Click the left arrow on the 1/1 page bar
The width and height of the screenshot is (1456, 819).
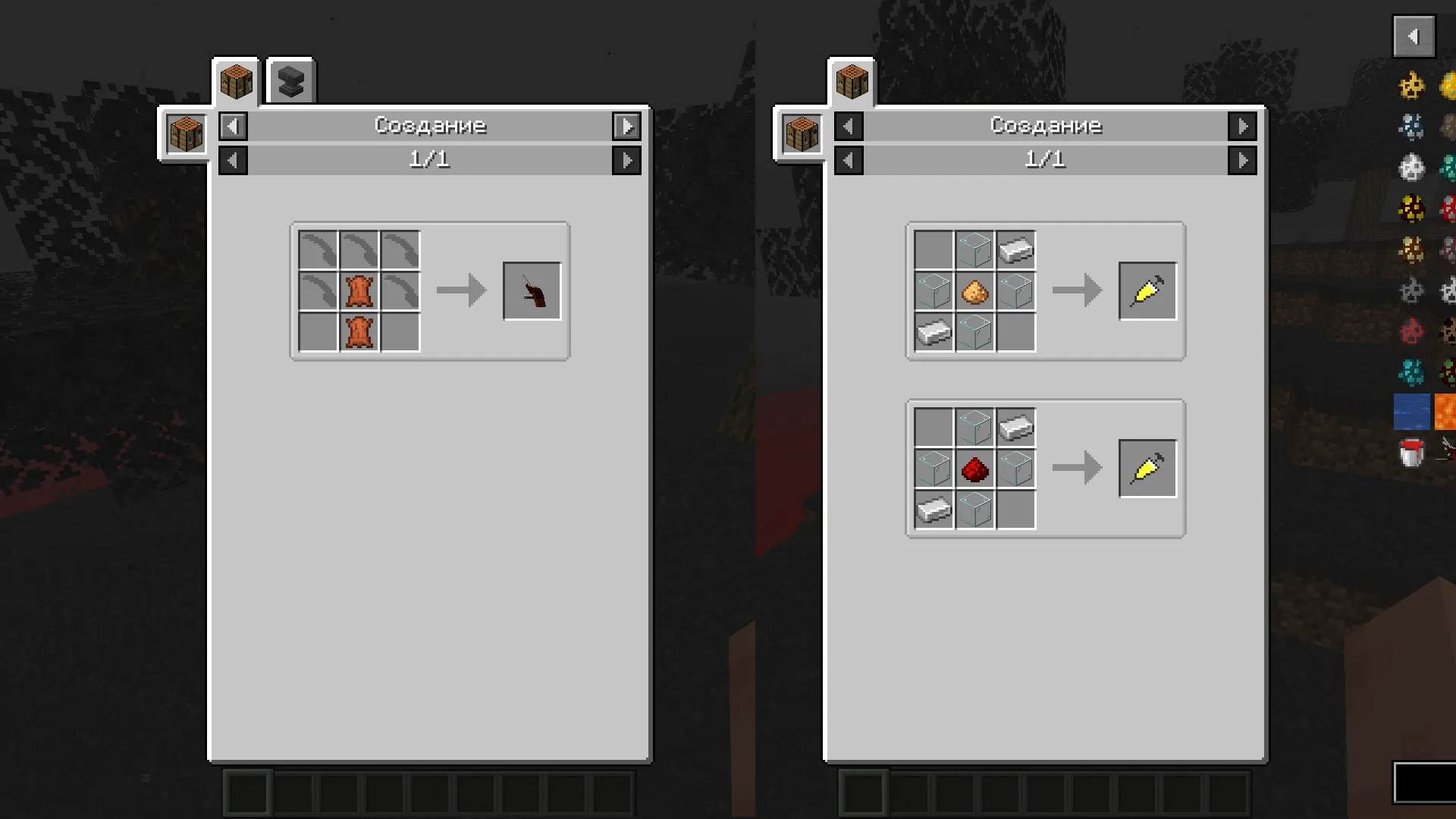(x=233, y=160)
